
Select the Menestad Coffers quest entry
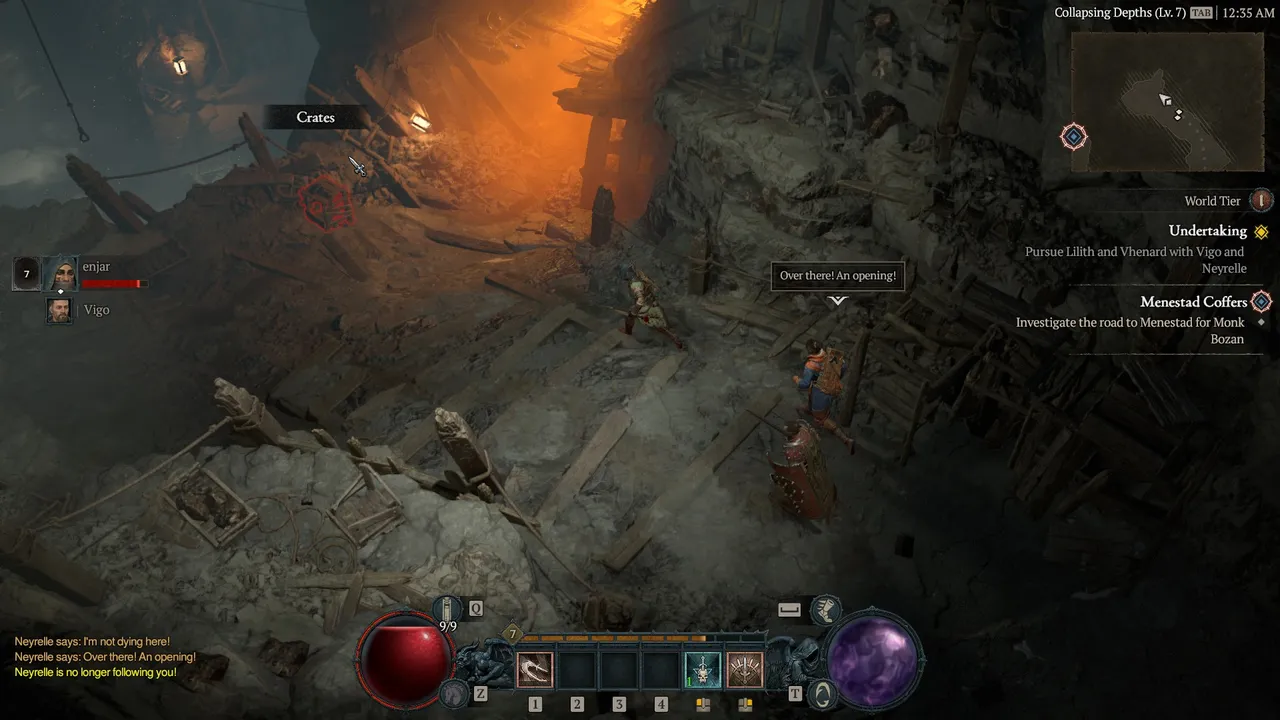1194,302
